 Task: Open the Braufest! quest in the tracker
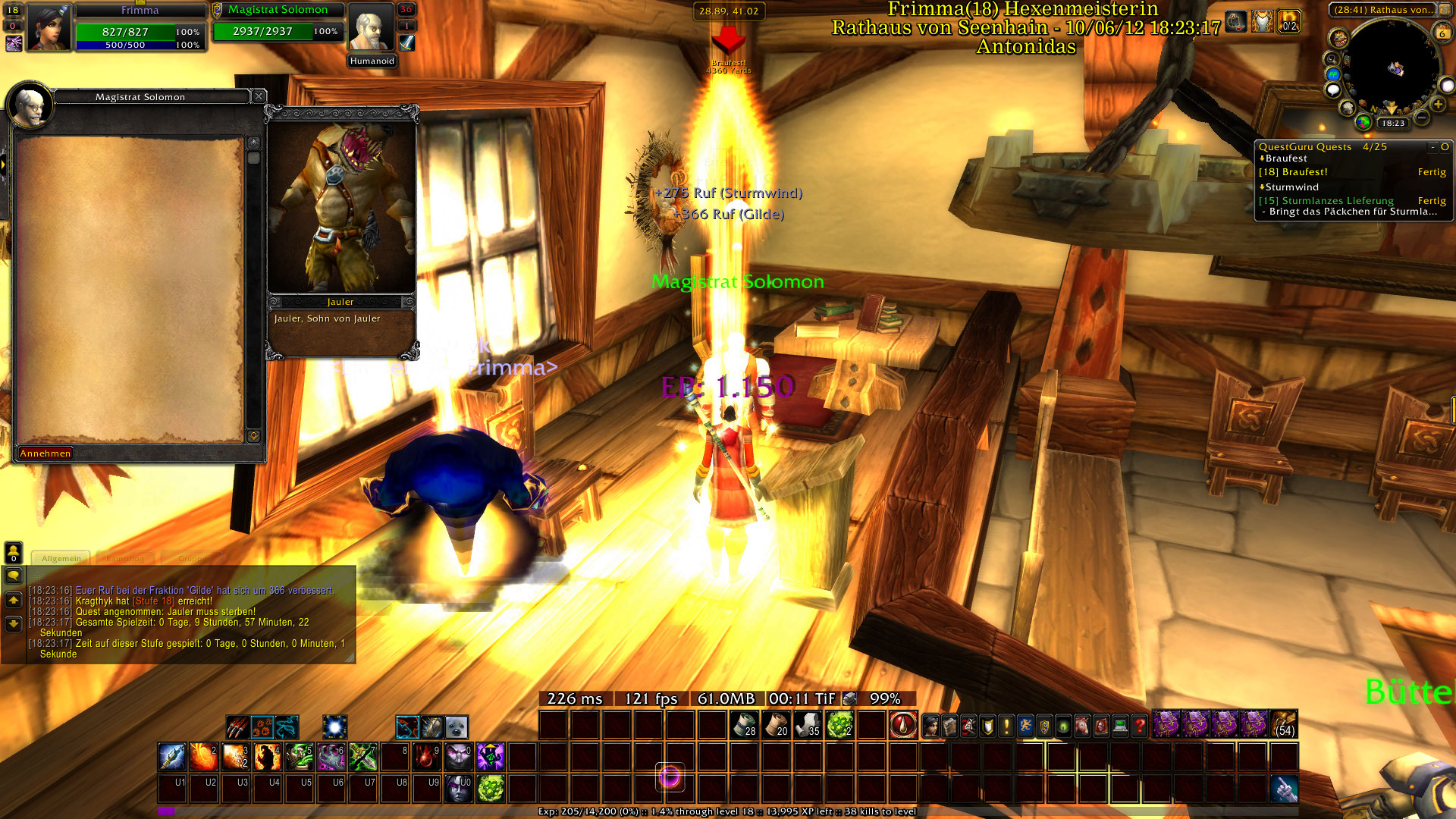click(x=1297, y=172)
